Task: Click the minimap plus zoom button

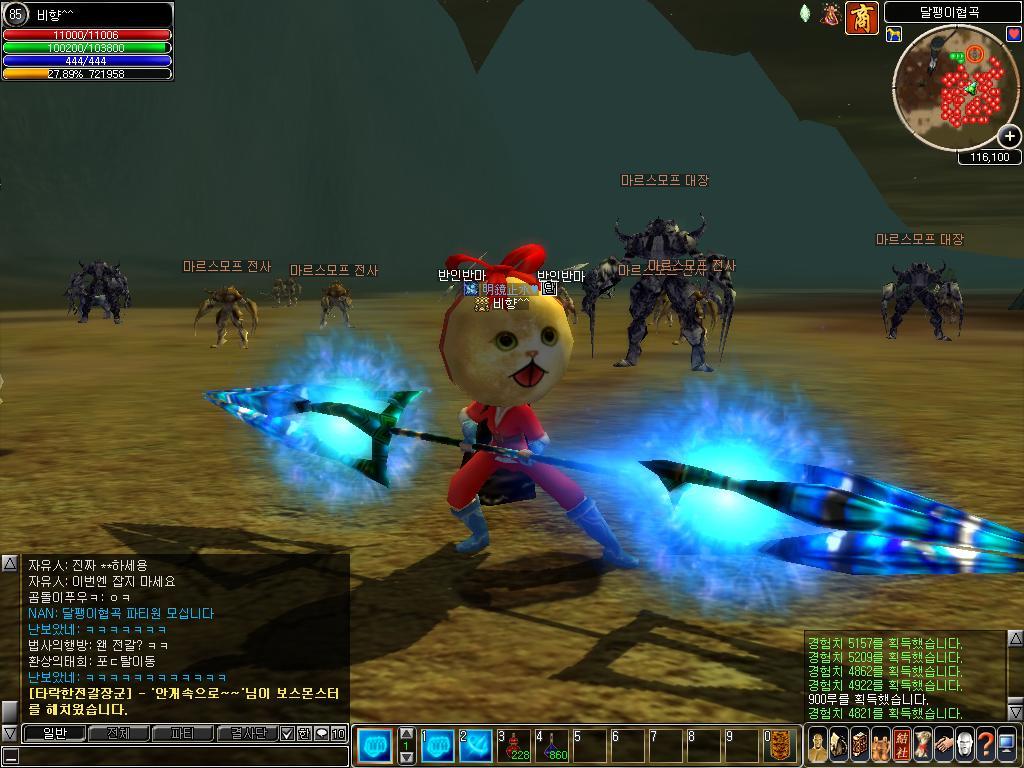Action: (x=1010, y=136)
